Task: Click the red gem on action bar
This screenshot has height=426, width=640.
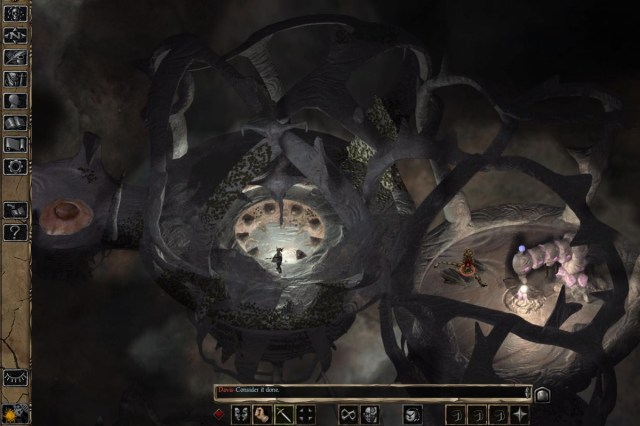Action: tap(219, 414)
